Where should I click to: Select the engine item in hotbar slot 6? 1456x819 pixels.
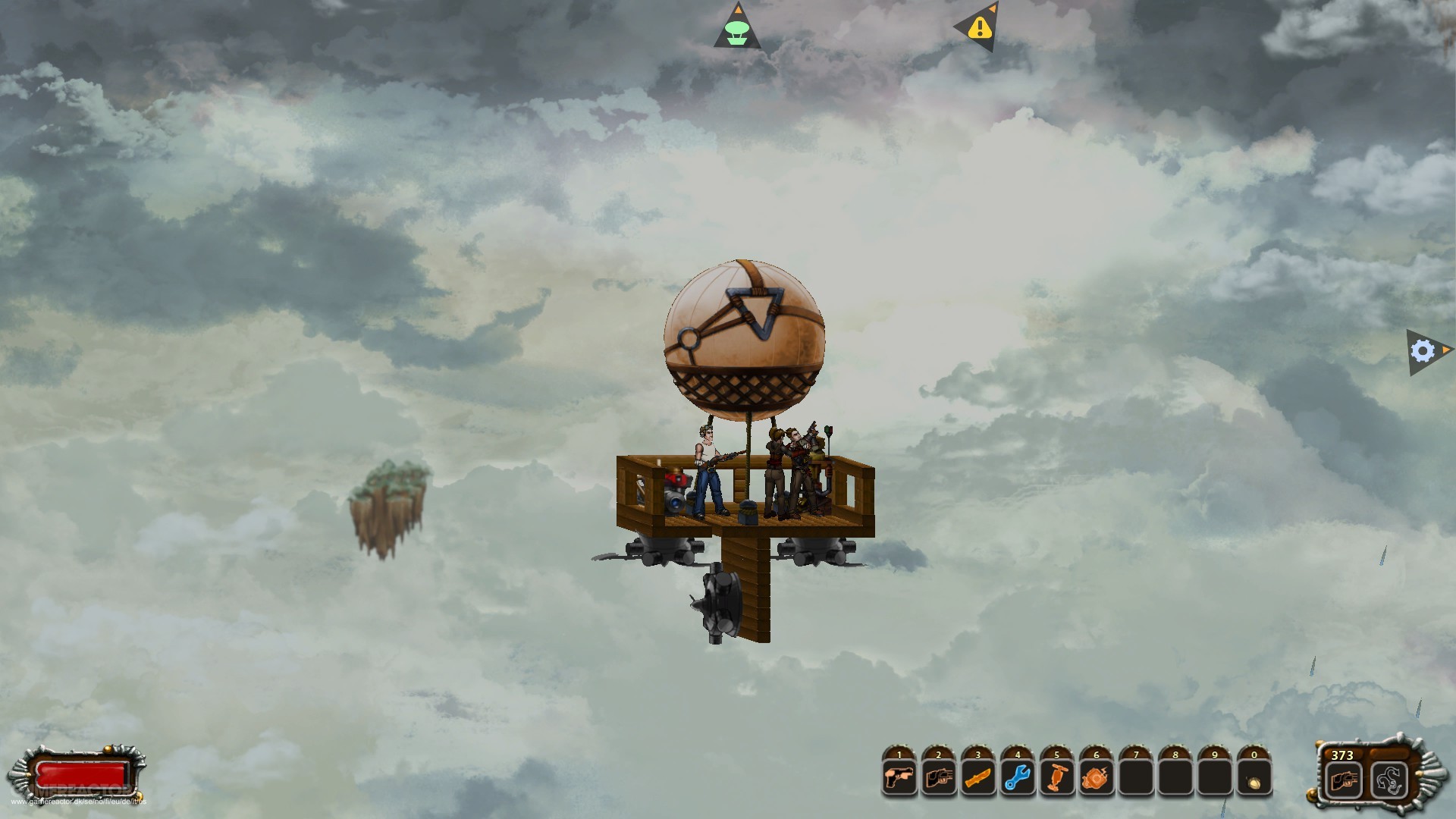1097,778
